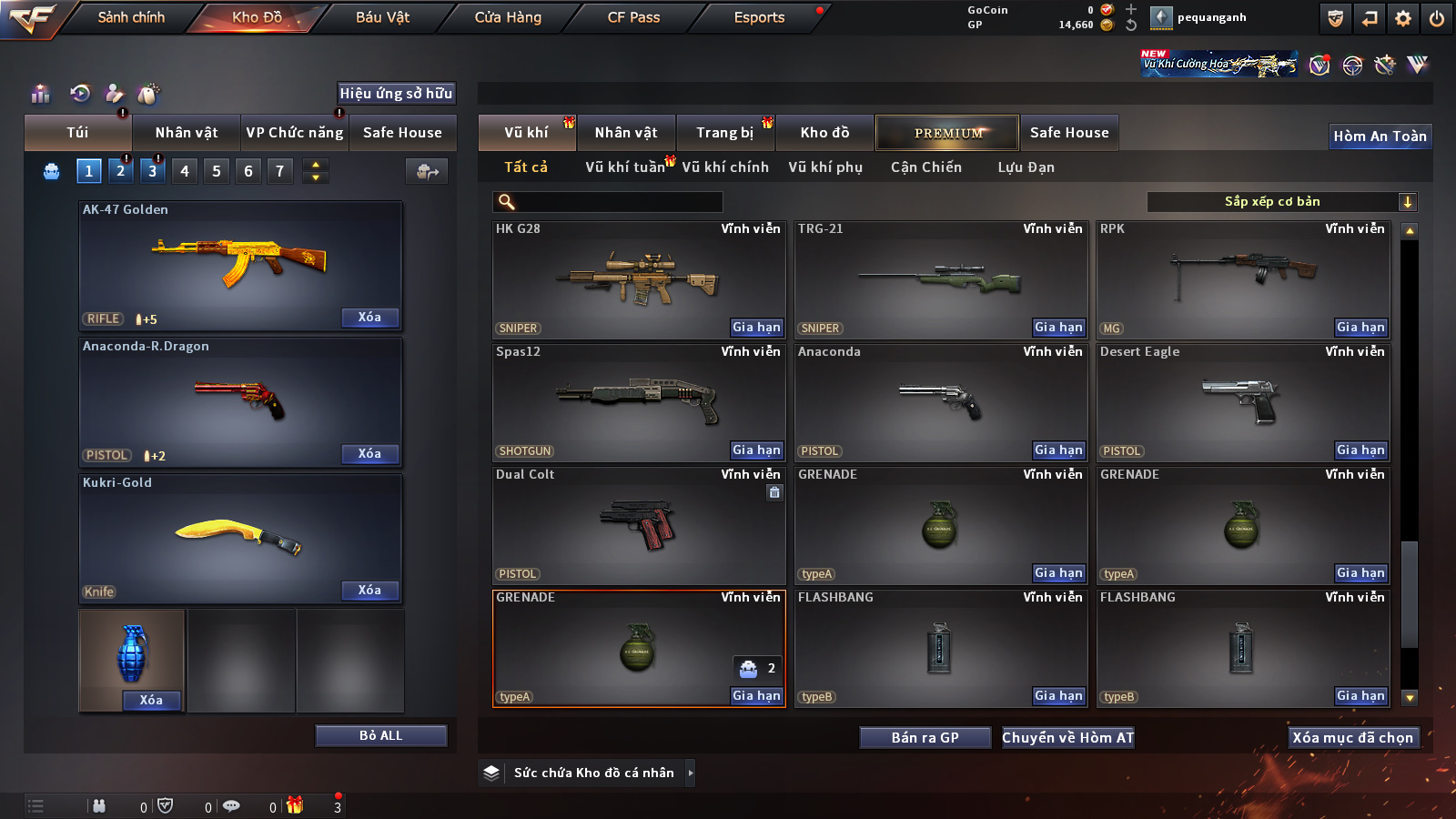Click the Bỏ ALL button
1456x819 pixels.
[x=380, y=735]
